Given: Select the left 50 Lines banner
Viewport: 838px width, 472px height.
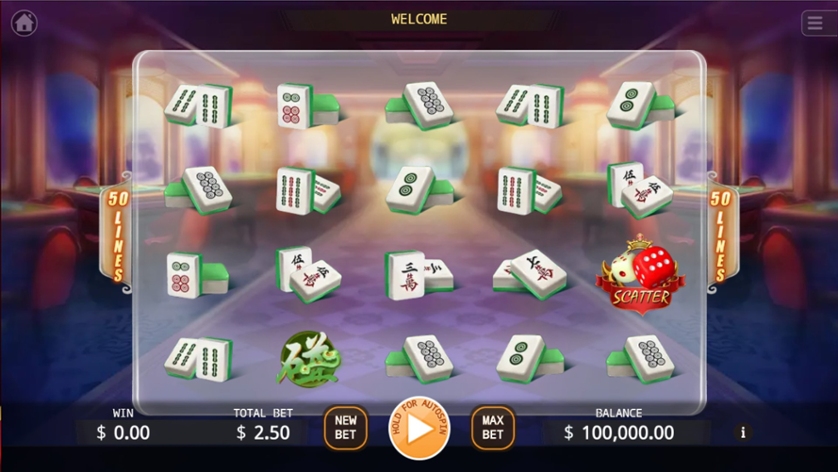Looking at the screenshot, I should pyautogui.click(x=117, y=236).
